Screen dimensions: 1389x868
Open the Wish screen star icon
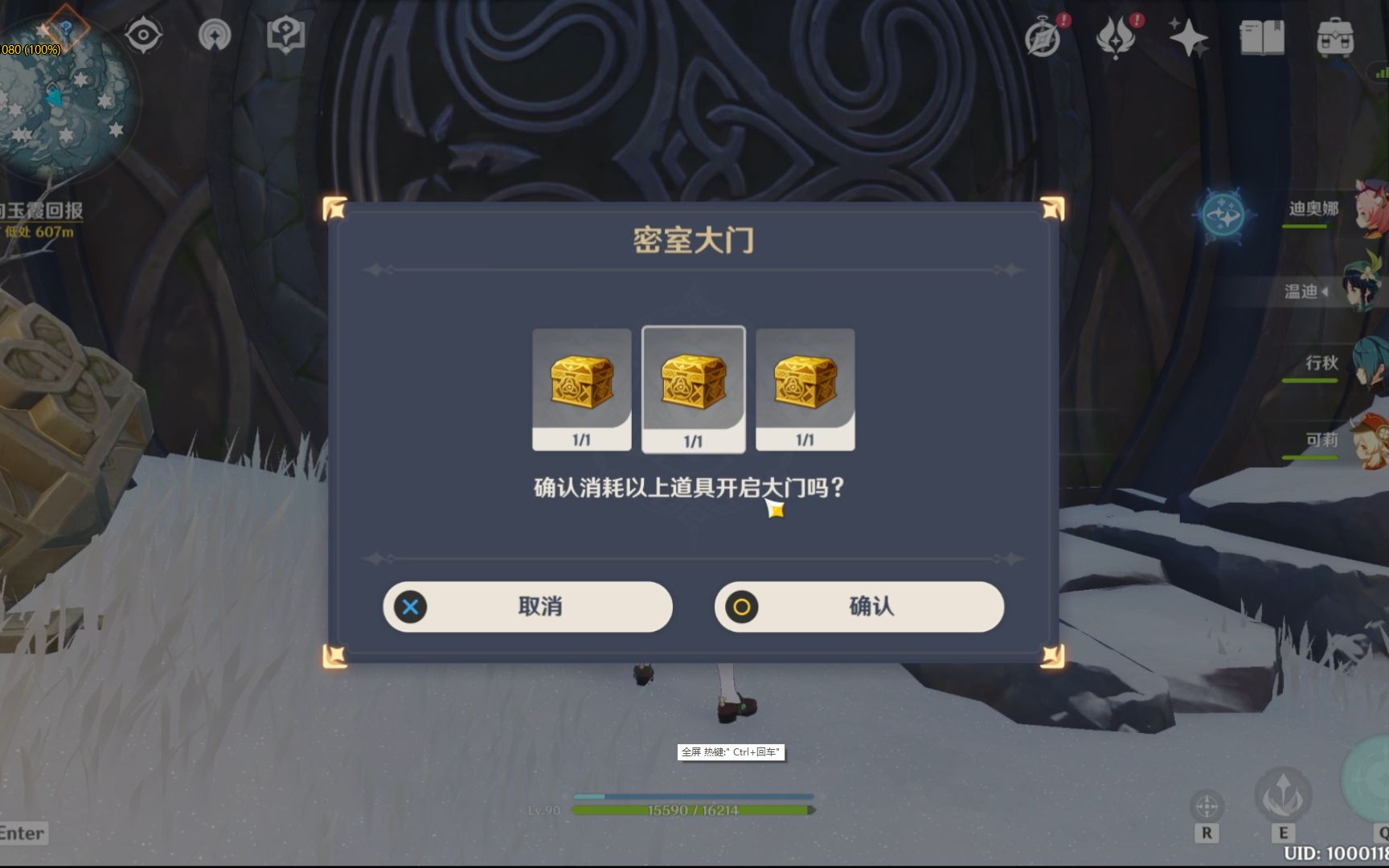pyautogui.click(x=1190, y=35)
